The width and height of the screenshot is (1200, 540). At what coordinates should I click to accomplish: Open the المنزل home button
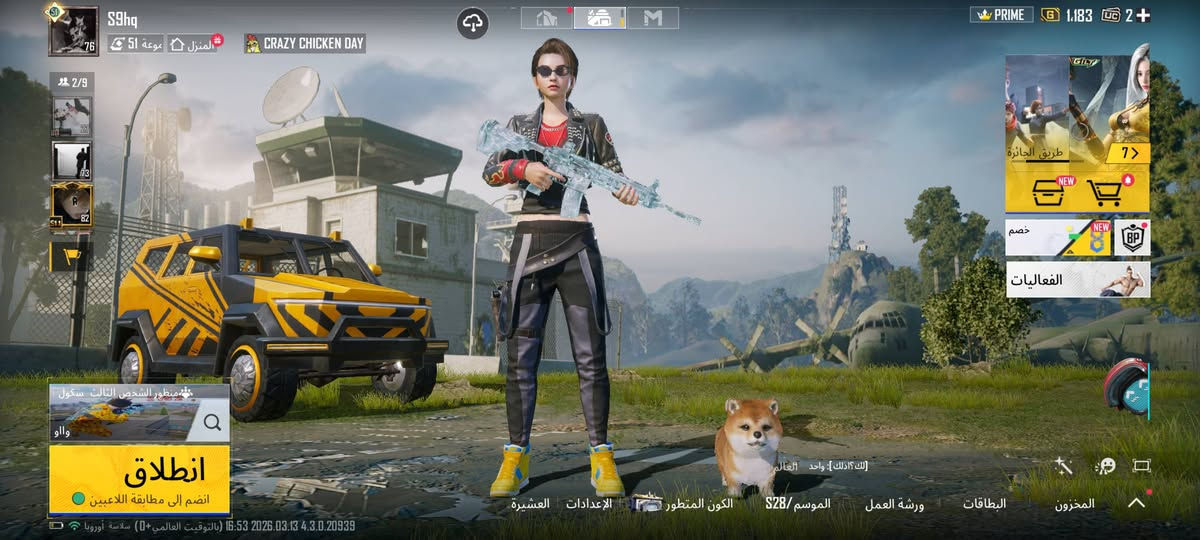pos(193,44)
